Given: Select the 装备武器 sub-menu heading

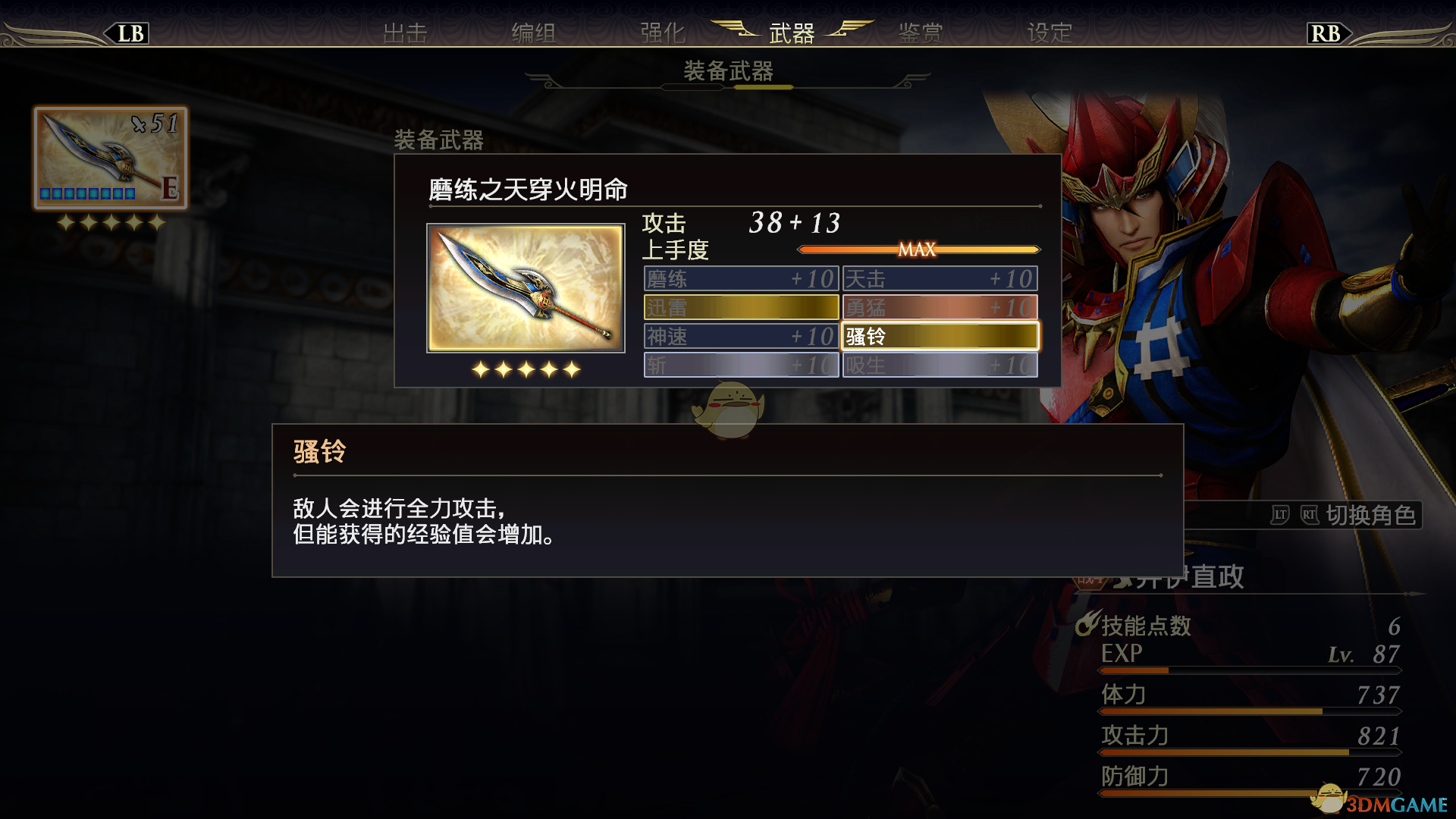Looking at the screenshot, I should [x=728, y=71].
